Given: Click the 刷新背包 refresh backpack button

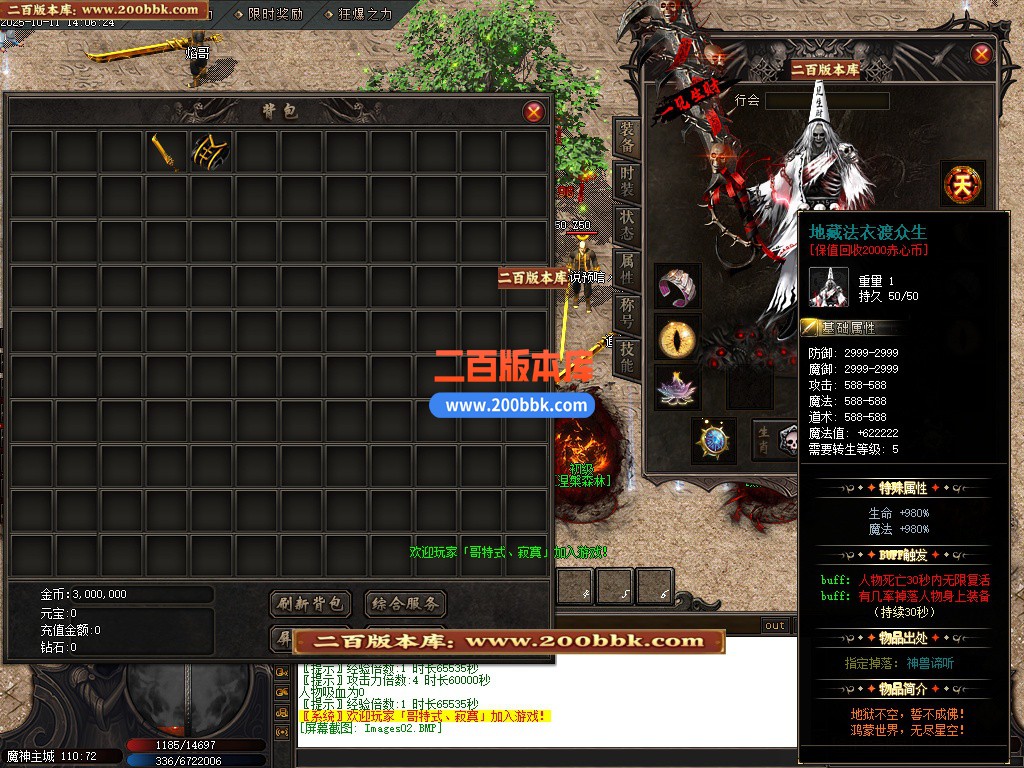Looking at the screenshot, I should point(311,603).
